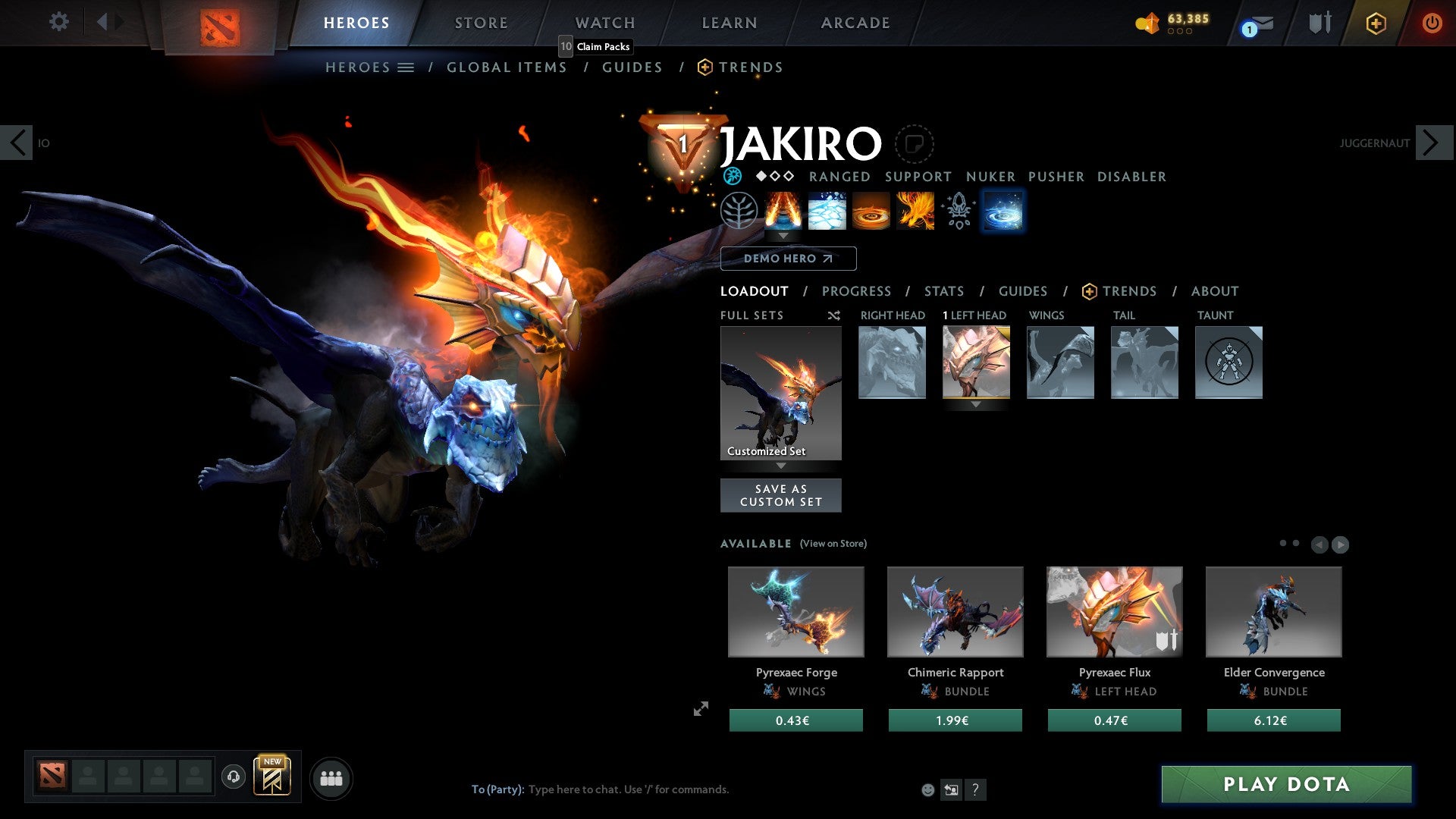Open the Macropyre ability icon
Screen dimensions: 1456x819
915,212
